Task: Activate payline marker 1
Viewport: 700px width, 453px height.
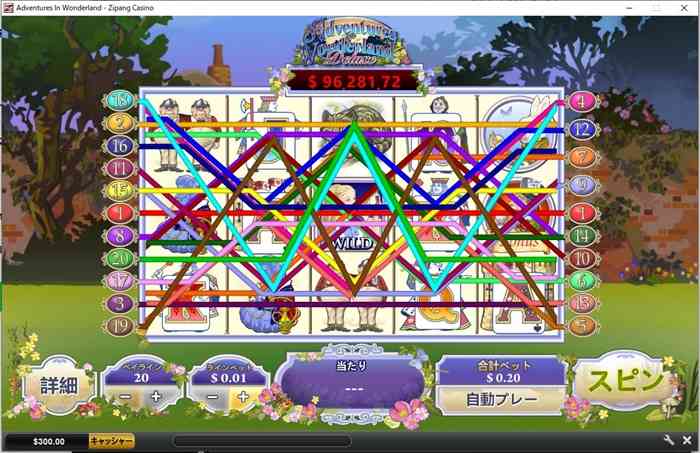Action: pos(121,213)
